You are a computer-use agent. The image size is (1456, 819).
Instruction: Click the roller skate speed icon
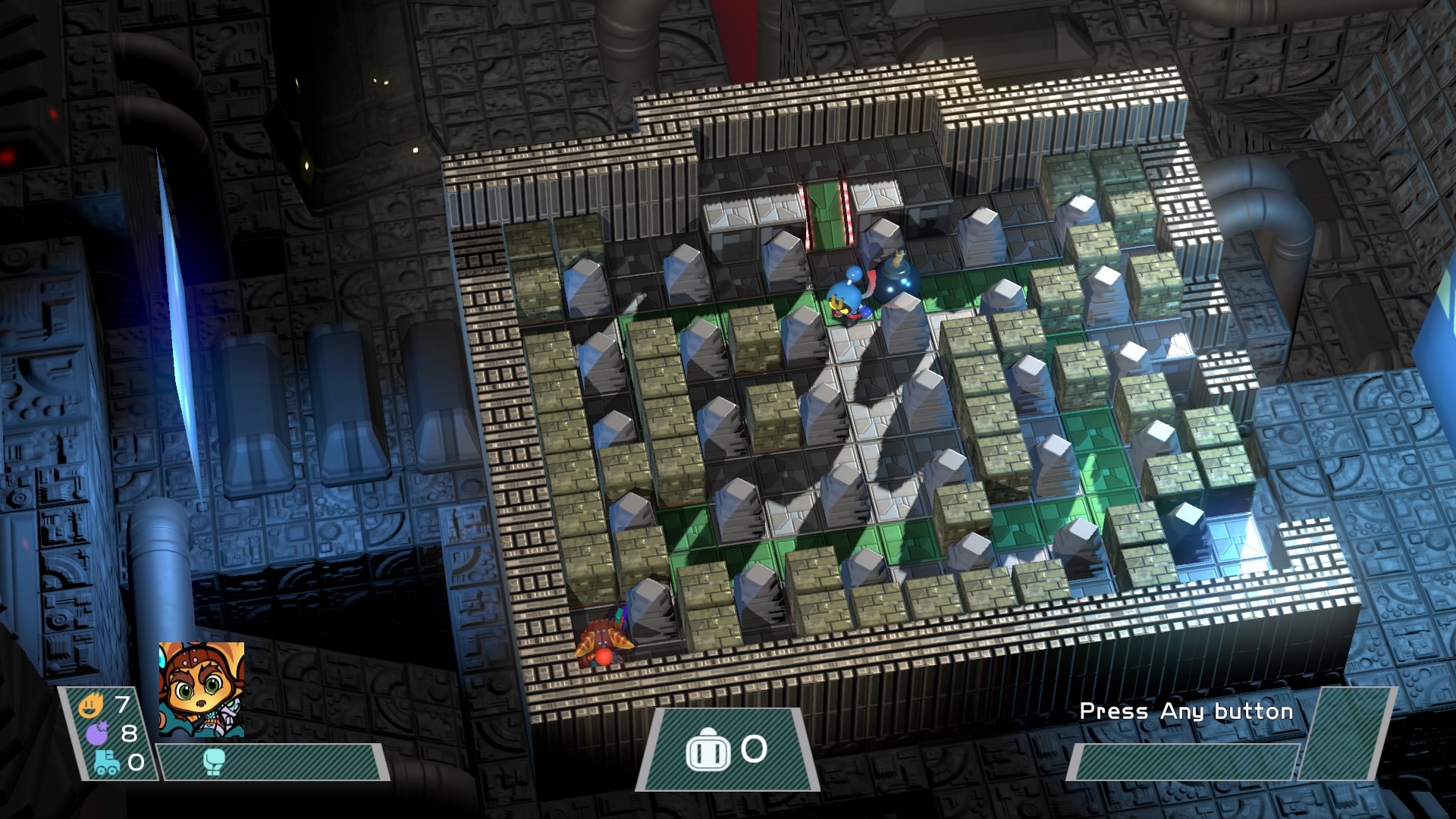click(106, 762)
